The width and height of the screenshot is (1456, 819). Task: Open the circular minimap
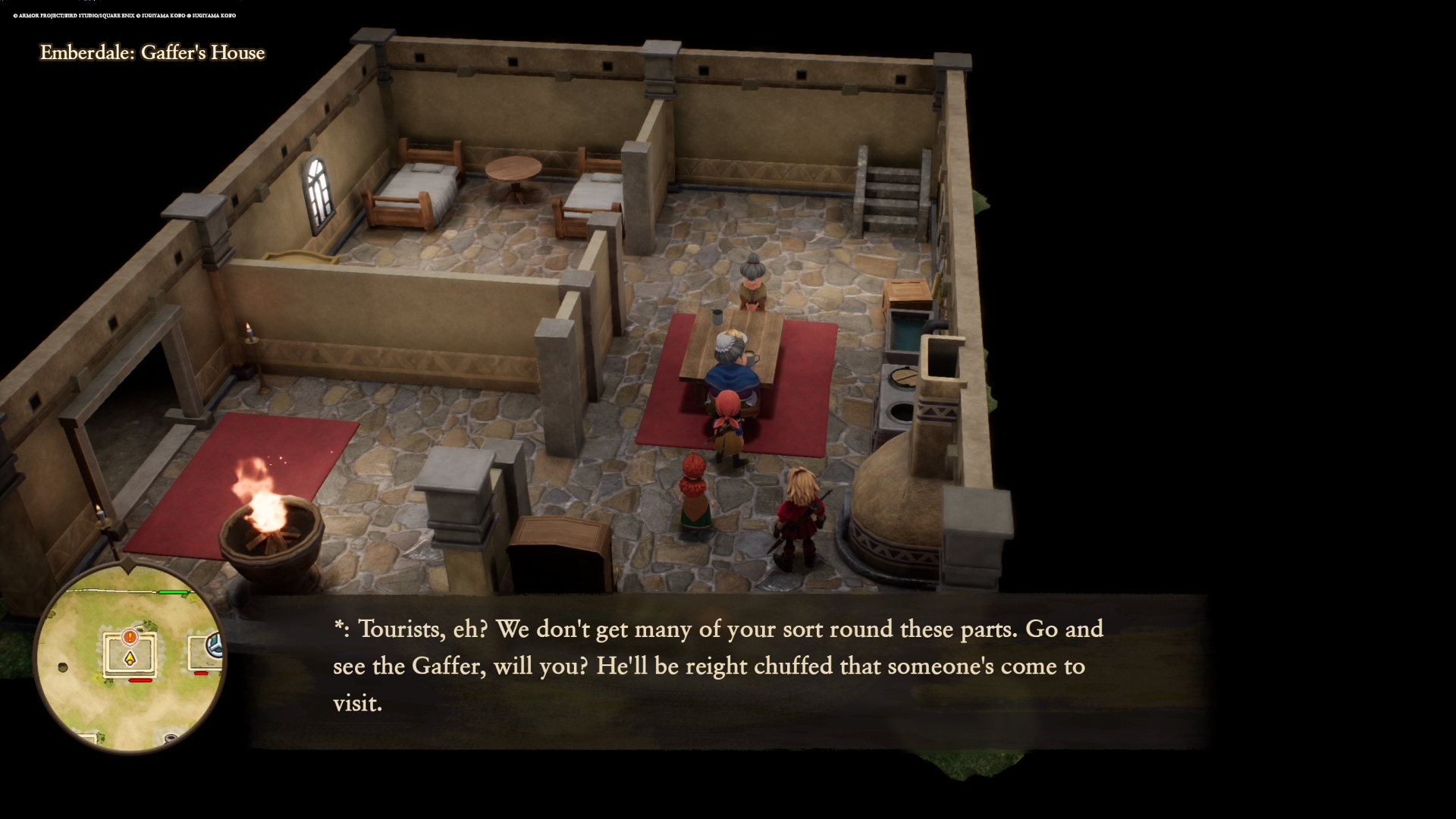(130, 658)
